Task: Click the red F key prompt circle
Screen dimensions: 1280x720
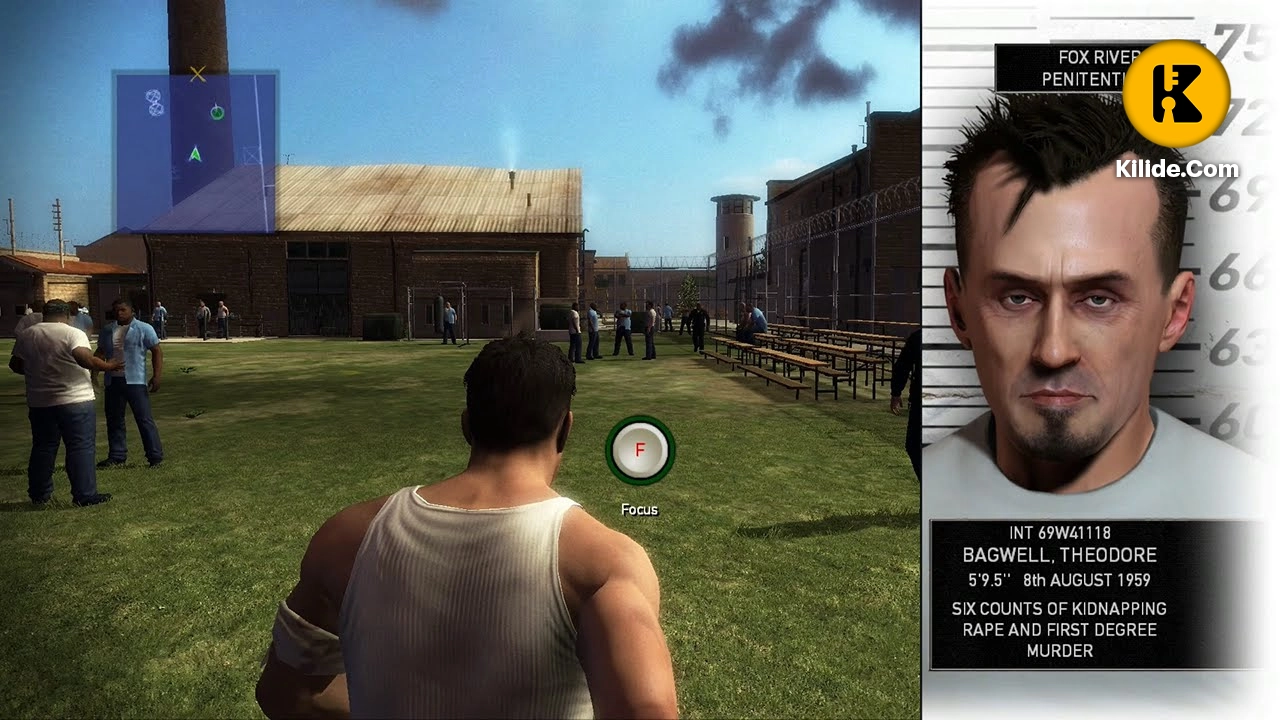Action: pos(639,451)
